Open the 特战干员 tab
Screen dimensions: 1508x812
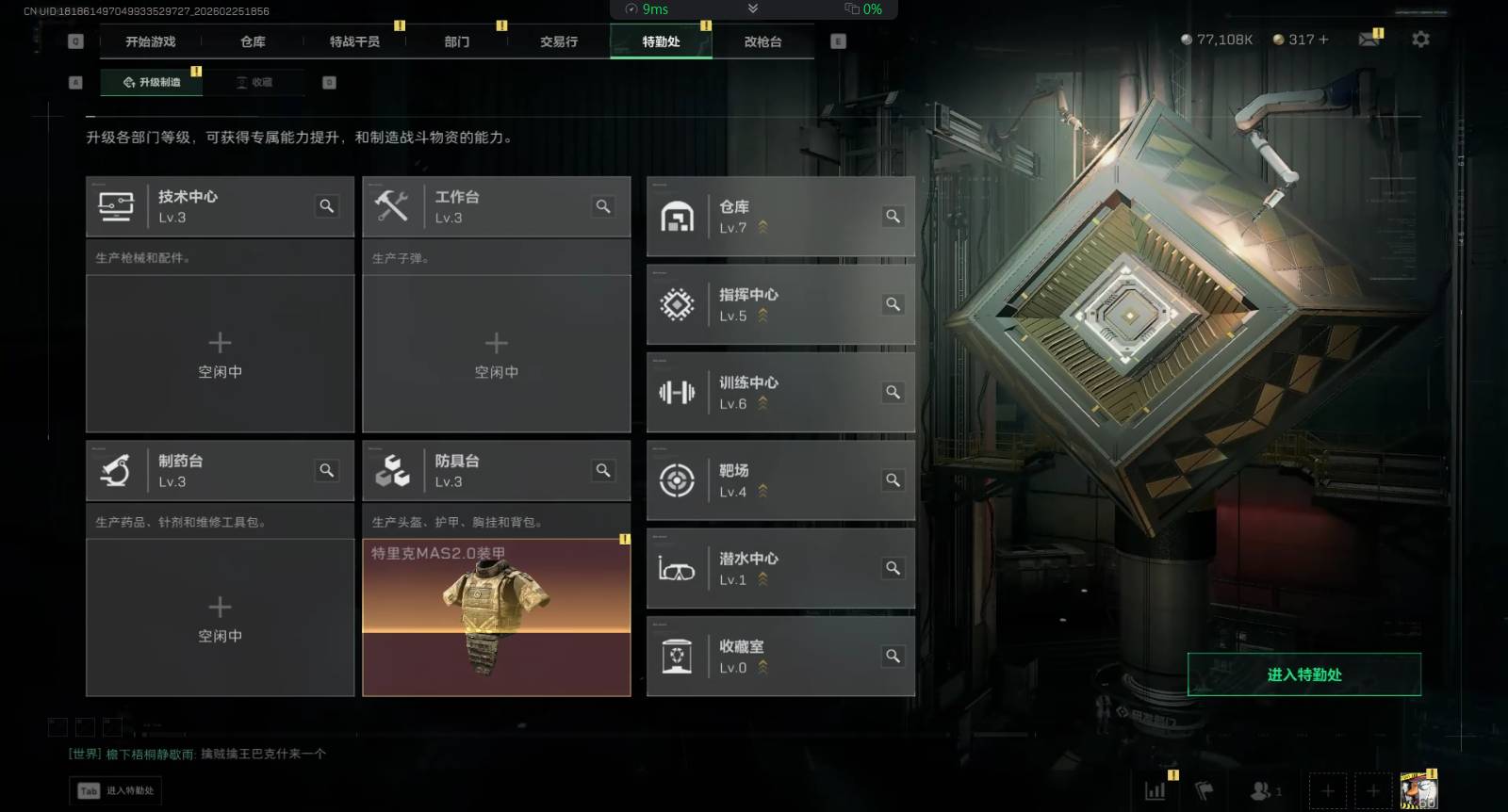coord(354,41)
